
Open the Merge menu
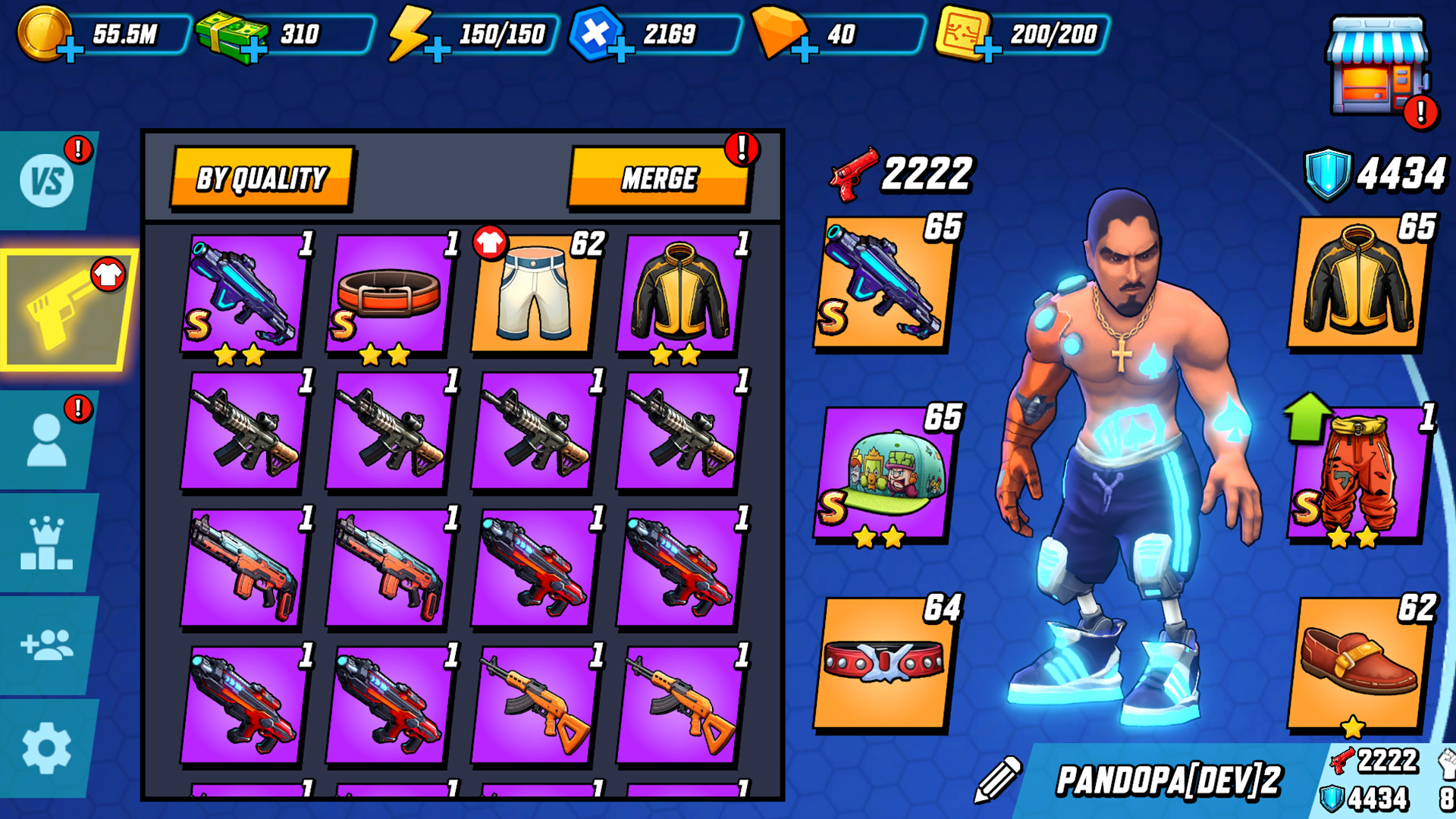pos(659,178)
